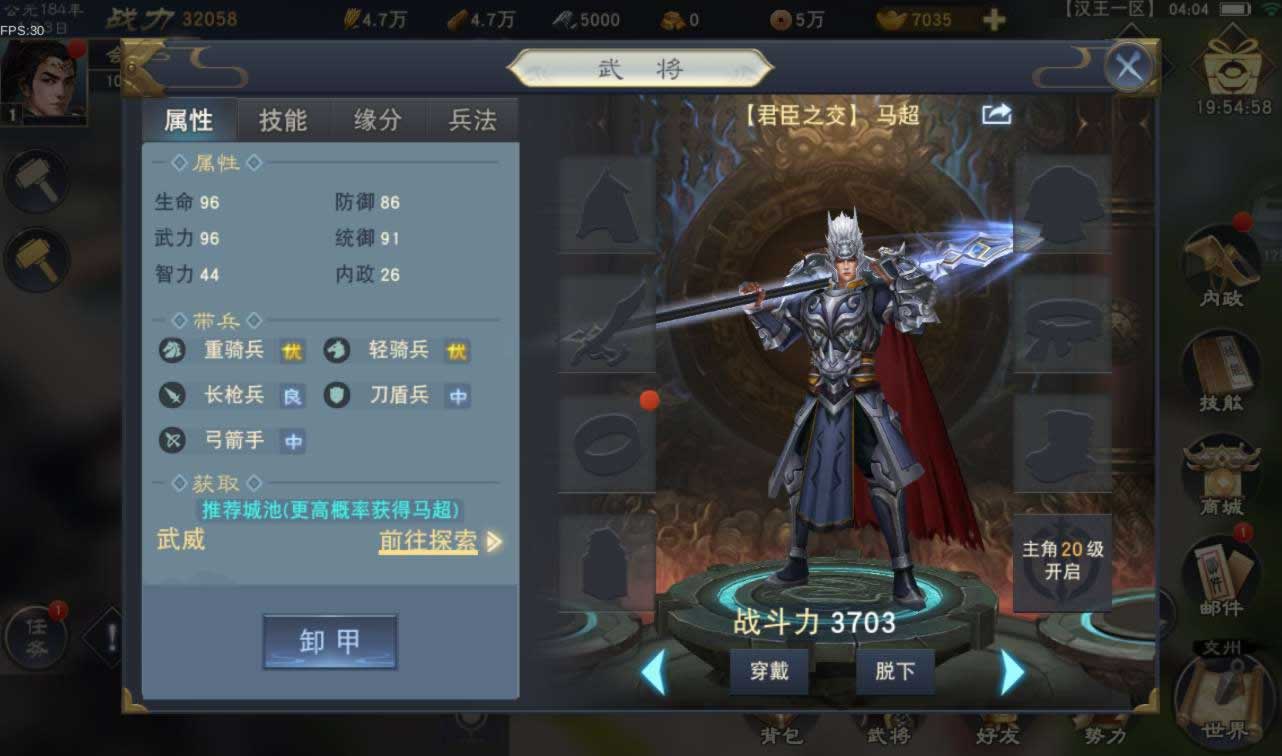Image resolution: width=1282 pixels, height=756 pixels.
Task: Select the 兵法 tactics tab
Action: point(473,121)
